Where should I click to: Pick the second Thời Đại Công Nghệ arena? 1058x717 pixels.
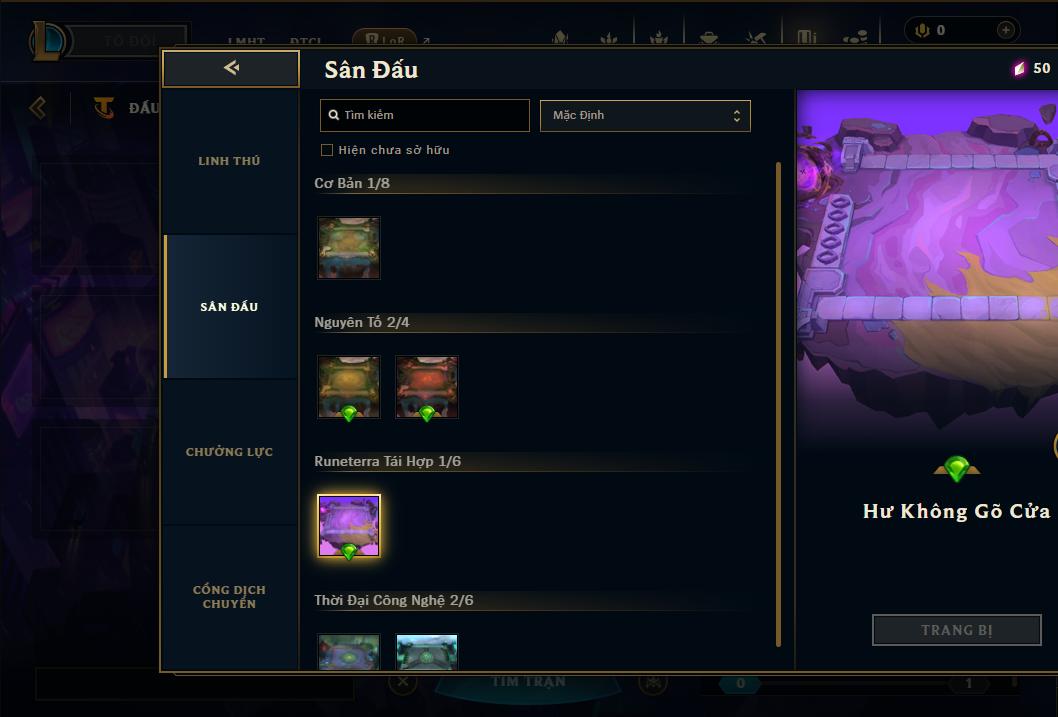coord(427,651)
